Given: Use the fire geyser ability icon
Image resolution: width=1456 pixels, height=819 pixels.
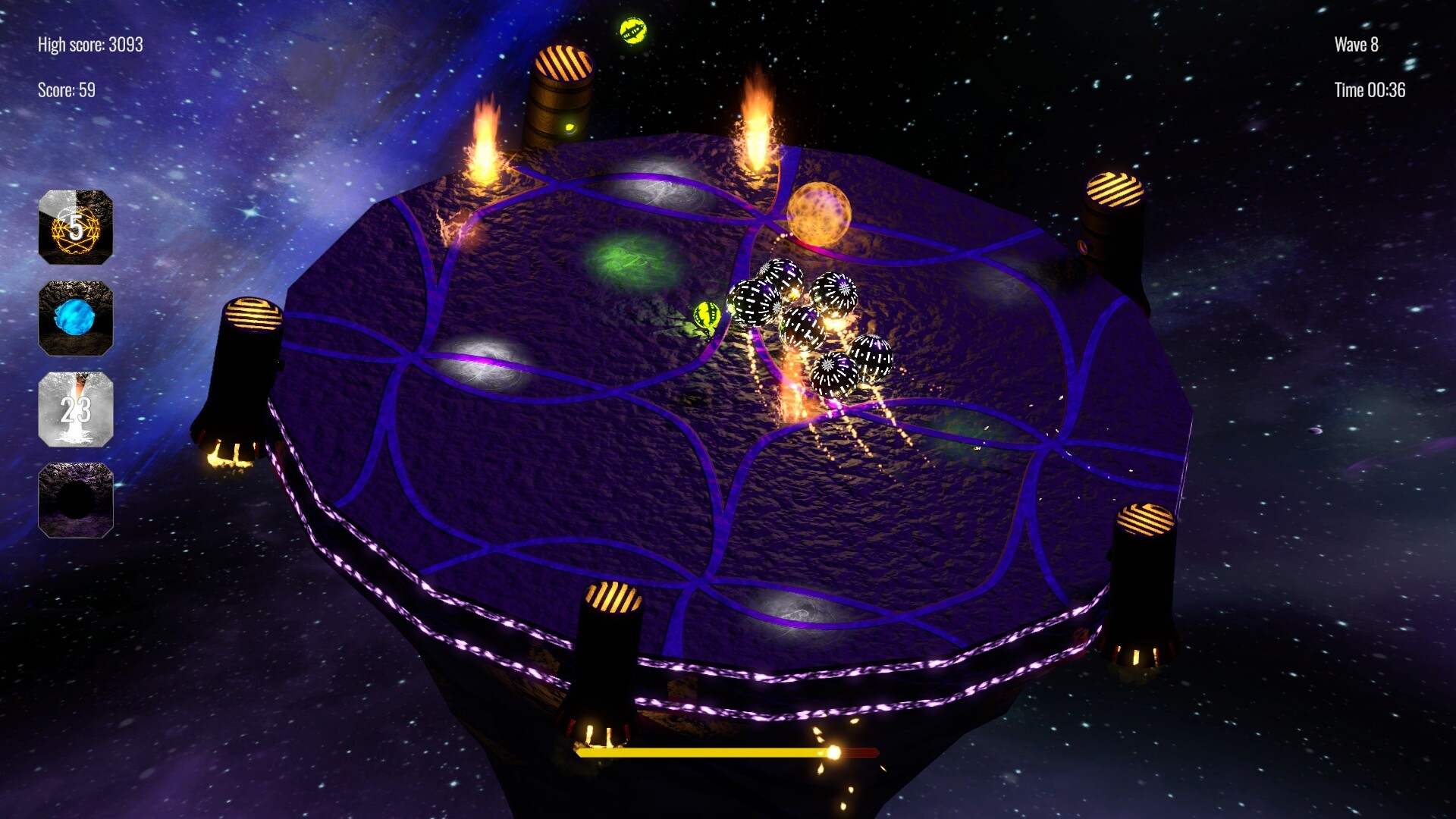Looking at the screenshot, I should 76,409.
